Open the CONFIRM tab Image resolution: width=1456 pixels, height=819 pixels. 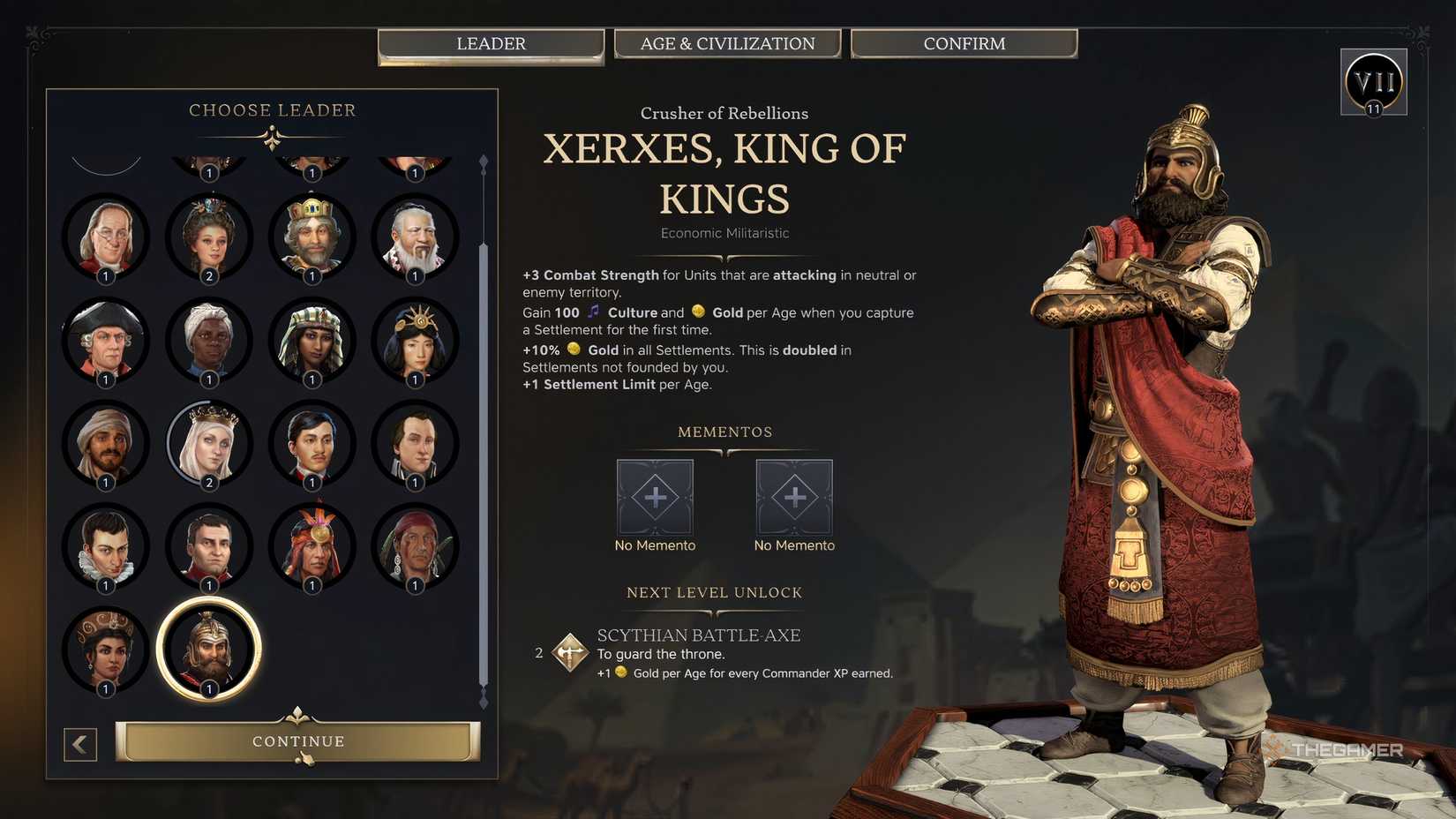tap(964, 42)
